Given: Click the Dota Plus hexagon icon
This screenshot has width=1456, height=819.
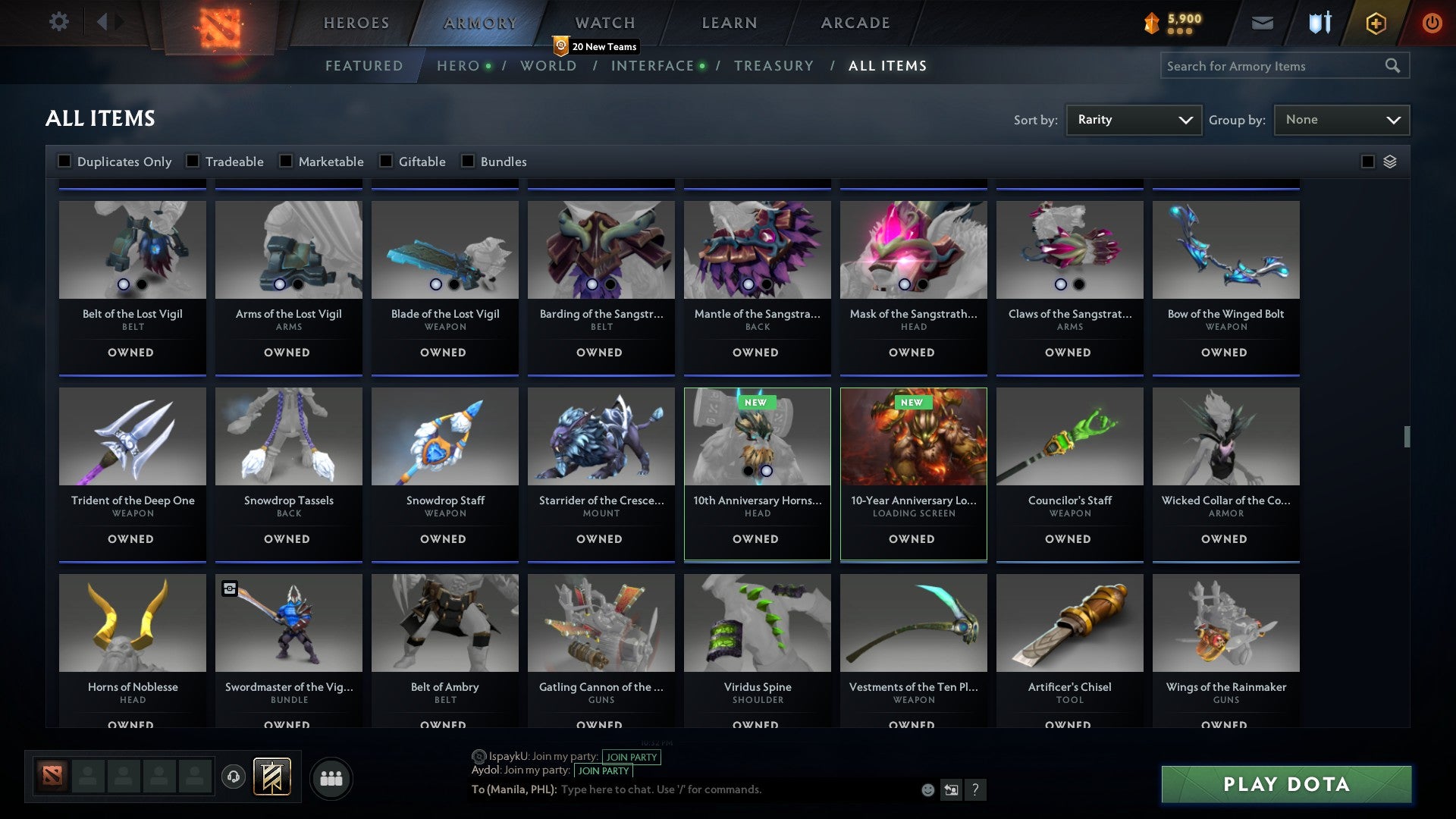Looking at the screenshot, I should [x=1375, y=23].
